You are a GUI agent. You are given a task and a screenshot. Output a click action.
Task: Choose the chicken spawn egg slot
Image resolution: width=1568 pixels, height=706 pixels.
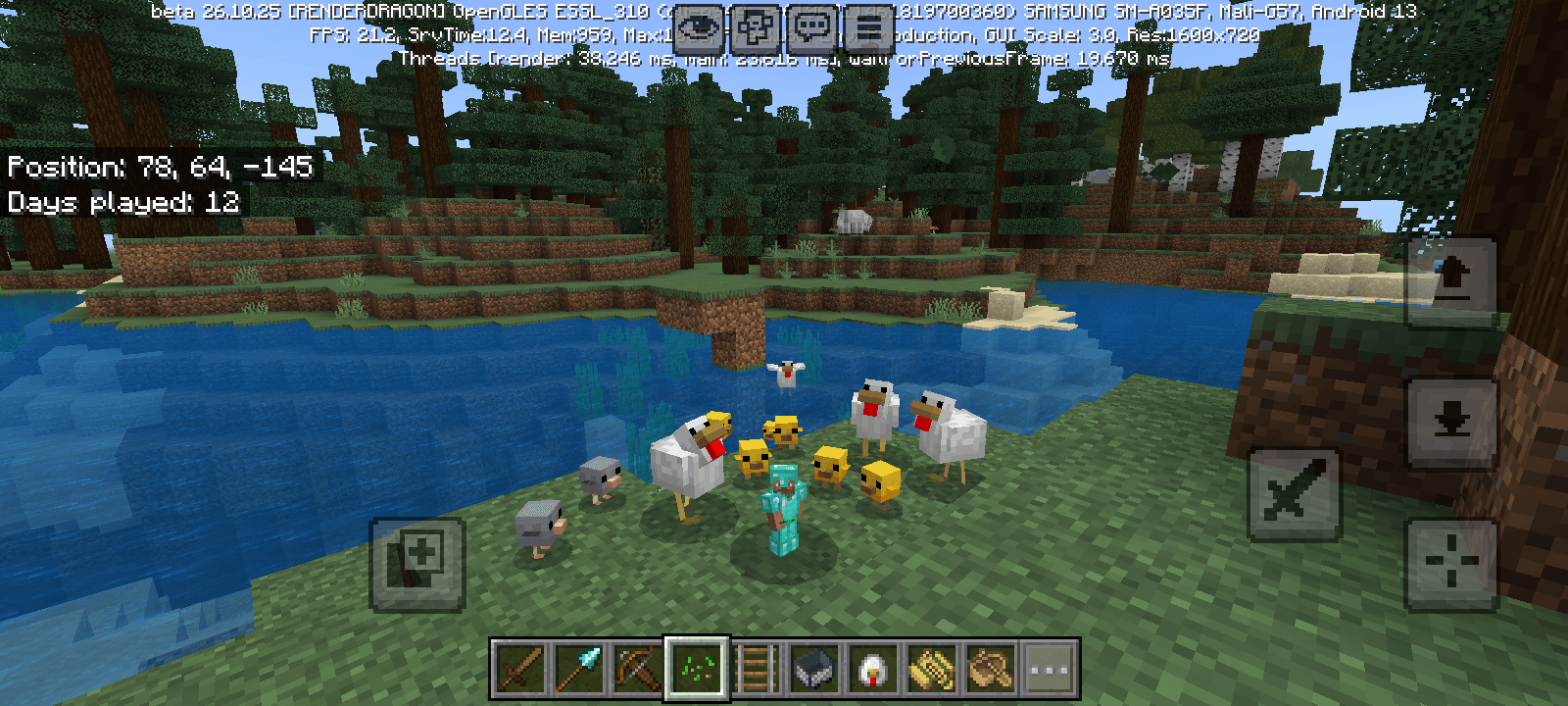point(873,671)
